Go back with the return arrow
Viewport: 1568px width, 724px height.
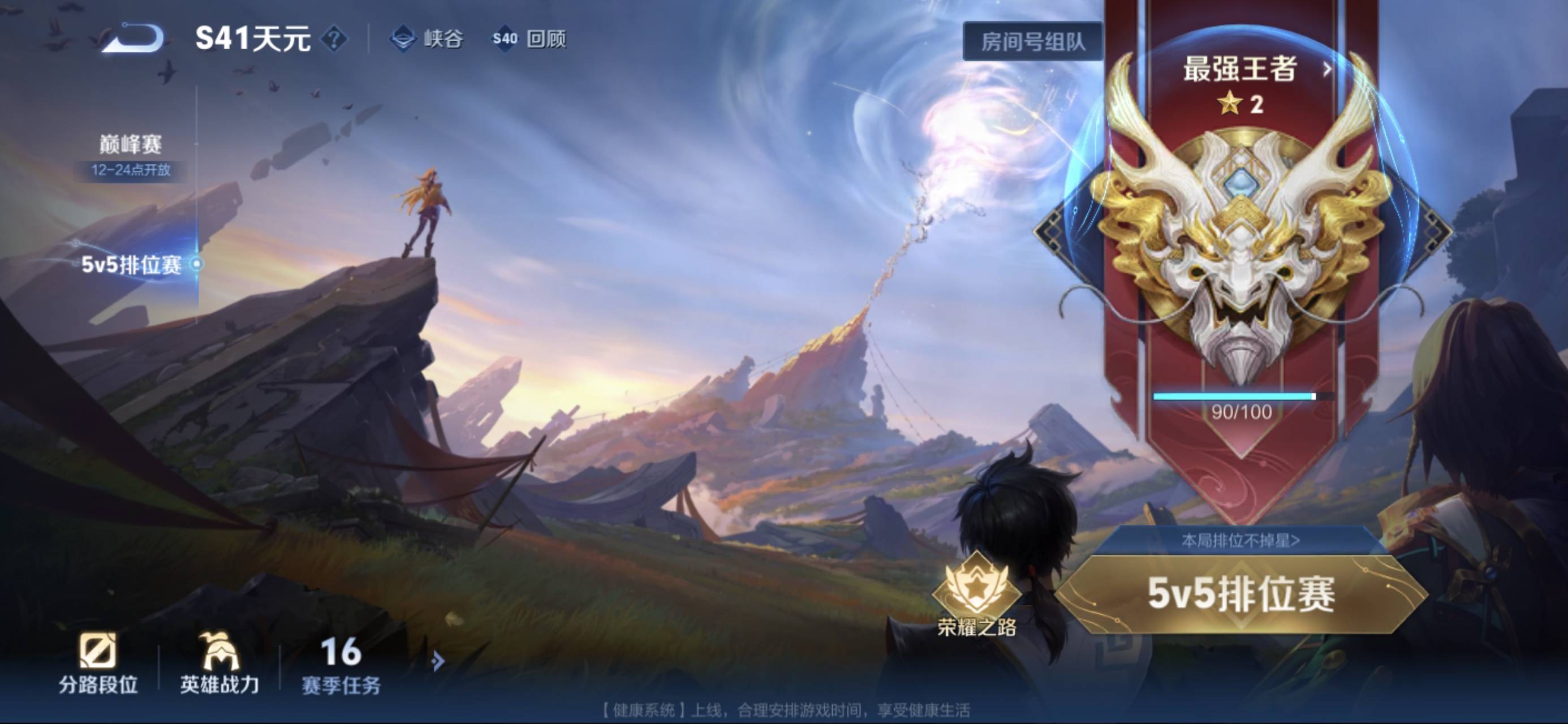point(133,38)
